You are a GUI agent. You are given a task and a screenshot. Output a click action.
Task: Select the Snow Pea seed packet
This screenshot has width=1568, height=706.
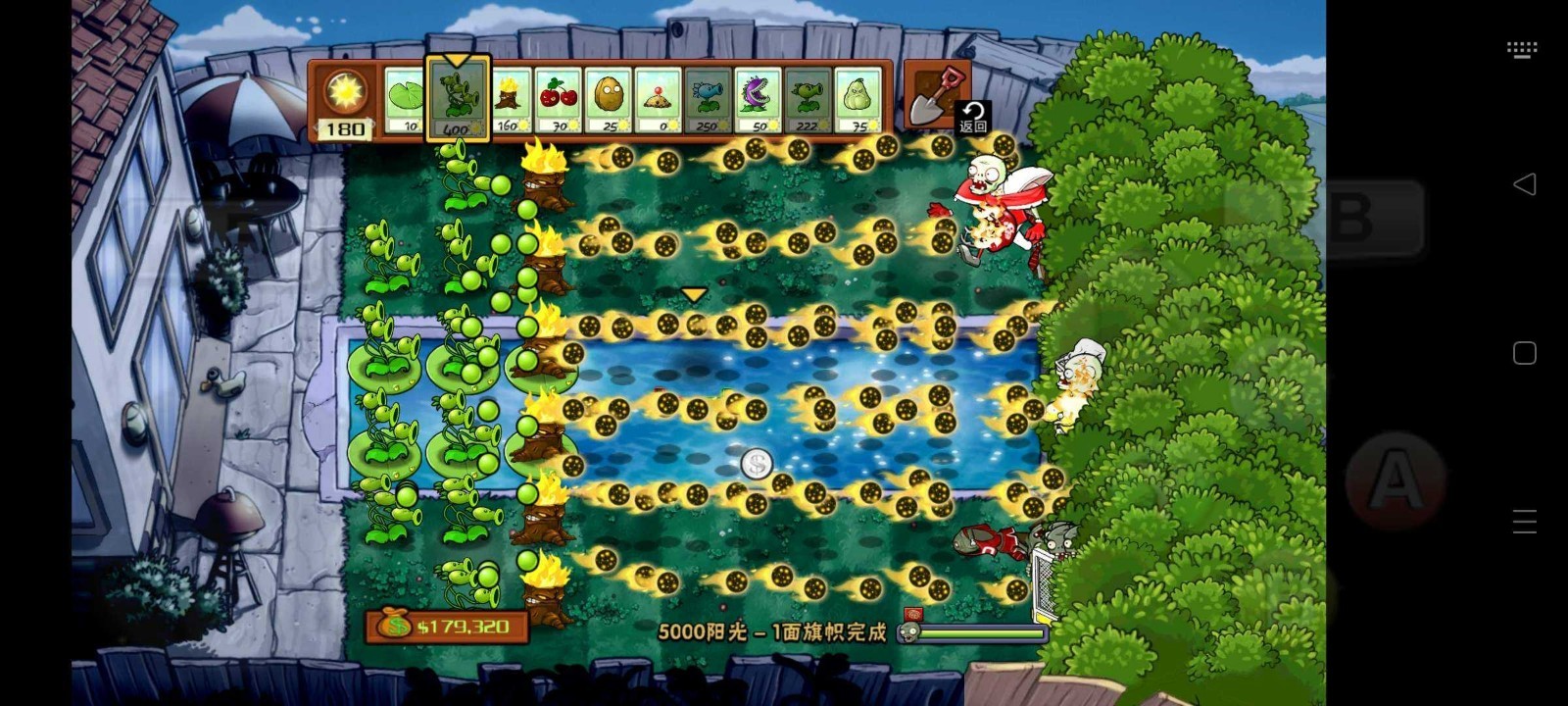[709, 96]
